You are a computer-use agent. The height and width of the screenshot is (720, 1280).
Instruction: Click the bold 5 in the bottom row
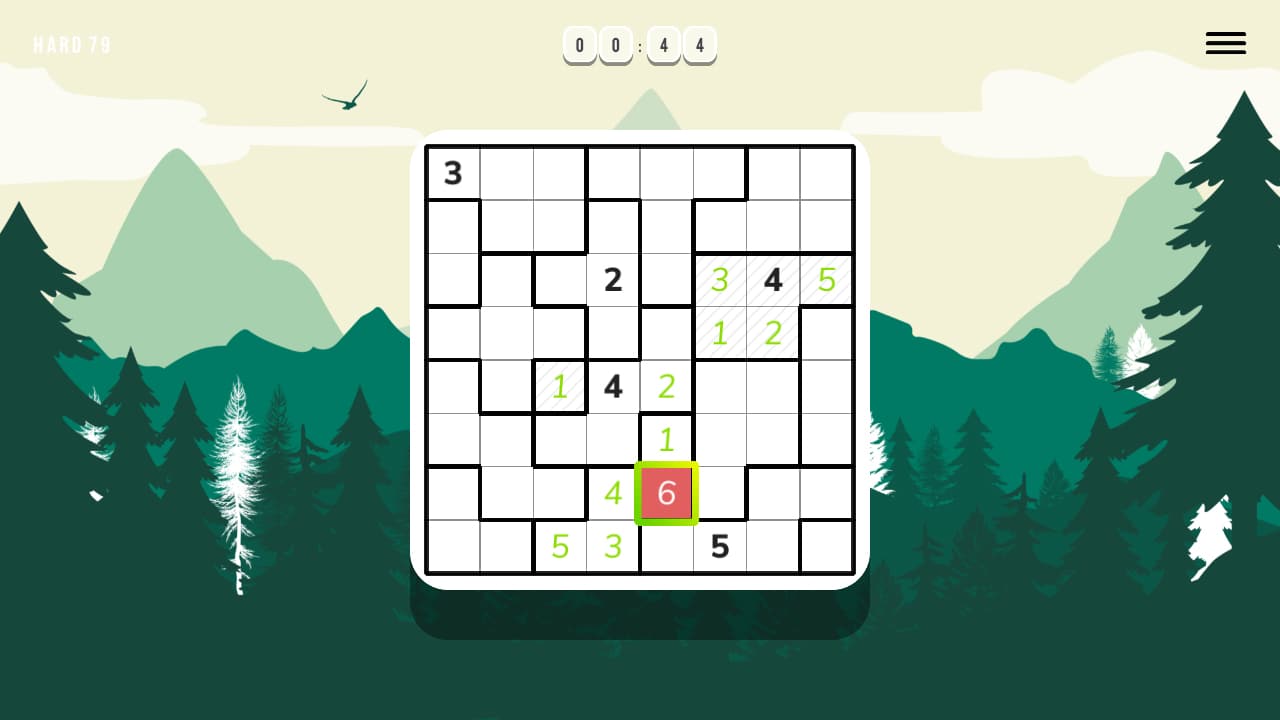[x=719, y=546]
